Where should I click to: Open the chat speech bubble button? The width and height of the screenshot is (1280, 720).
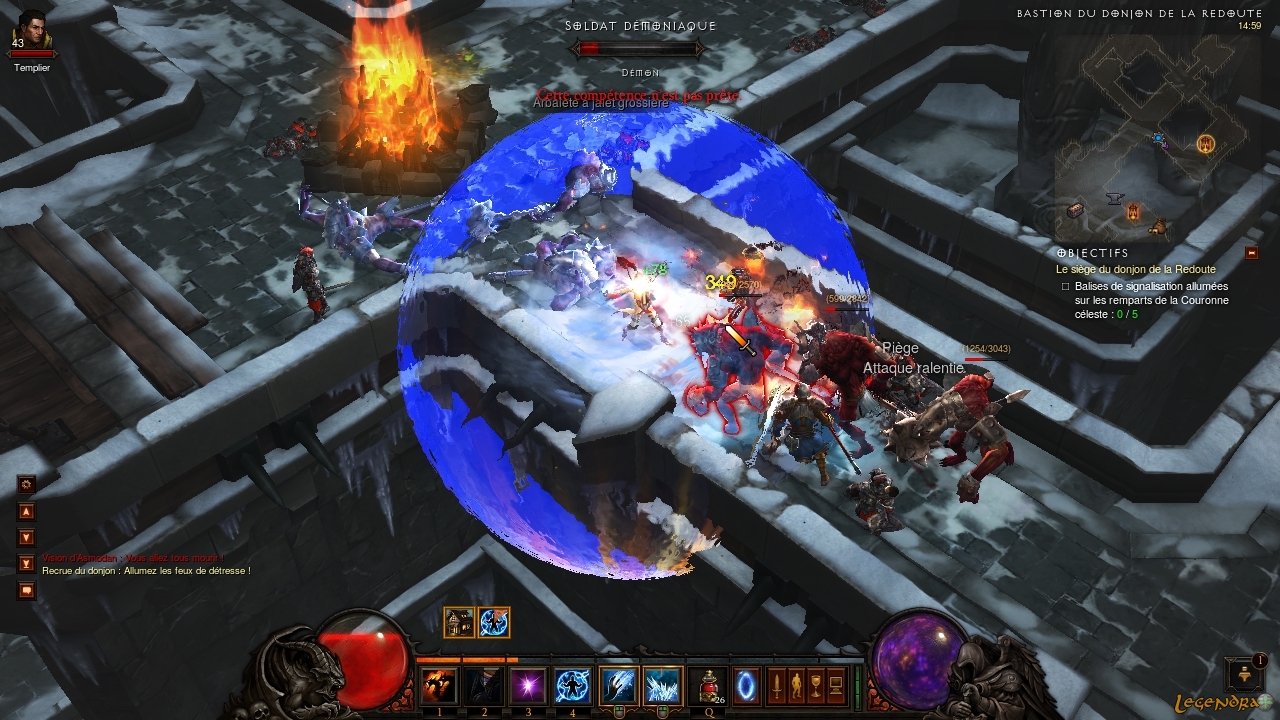pyautogui.click(x=27, y=590)
